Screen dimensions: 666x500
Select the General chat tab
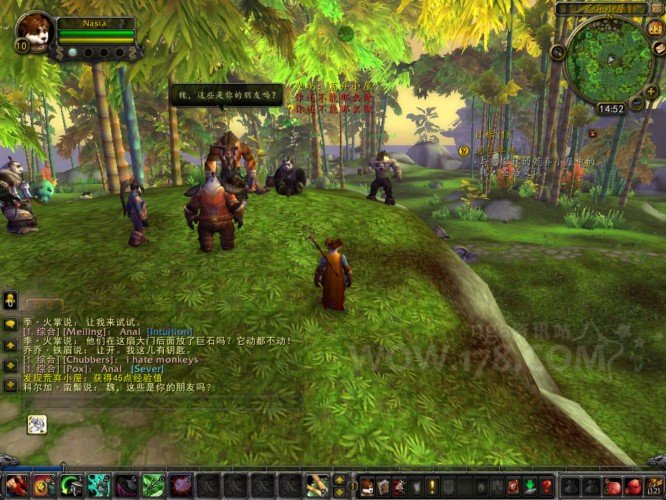click(44, 304)
